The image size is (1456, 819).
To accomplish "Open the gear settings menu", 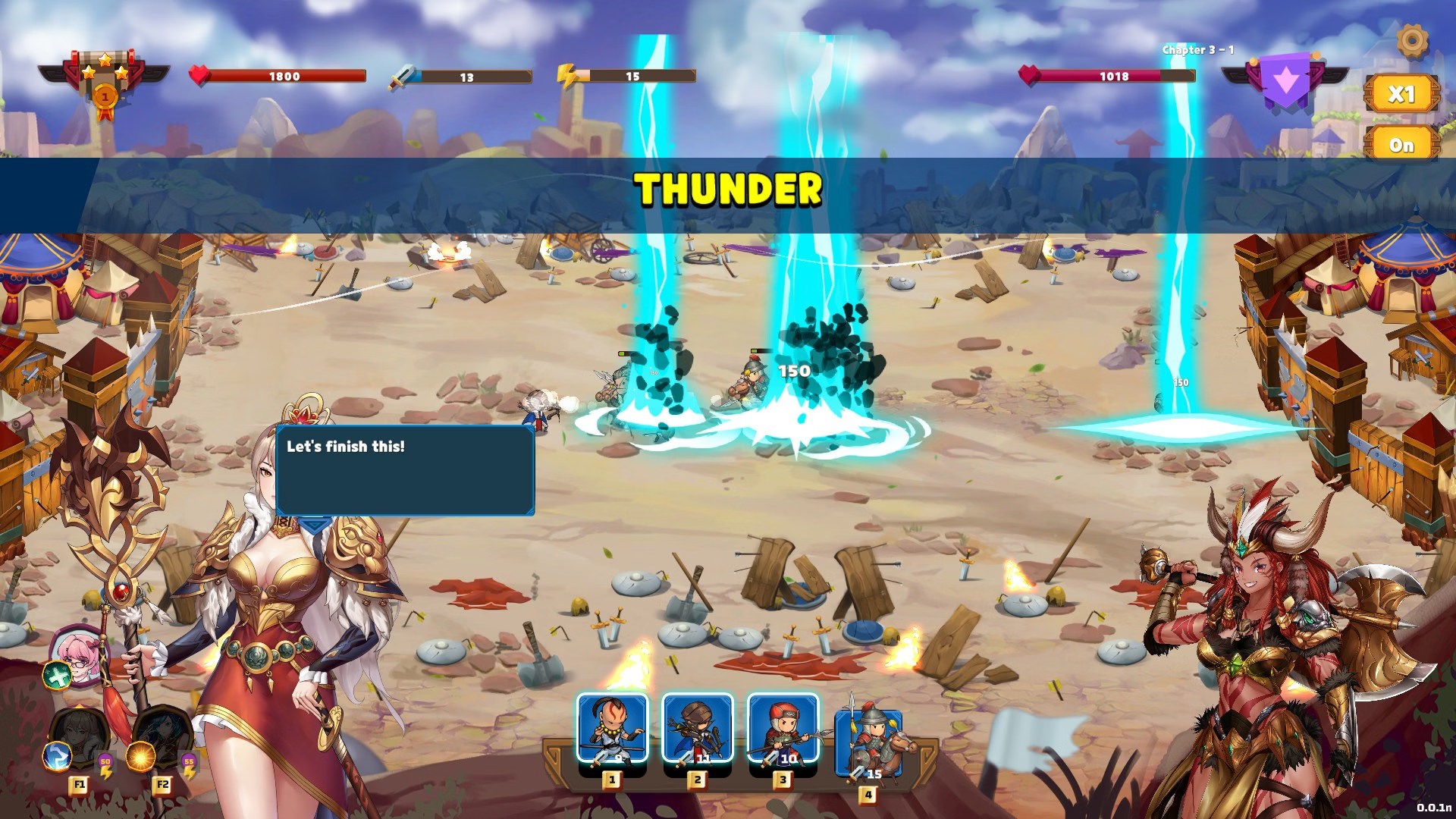I will point(1411,40).
